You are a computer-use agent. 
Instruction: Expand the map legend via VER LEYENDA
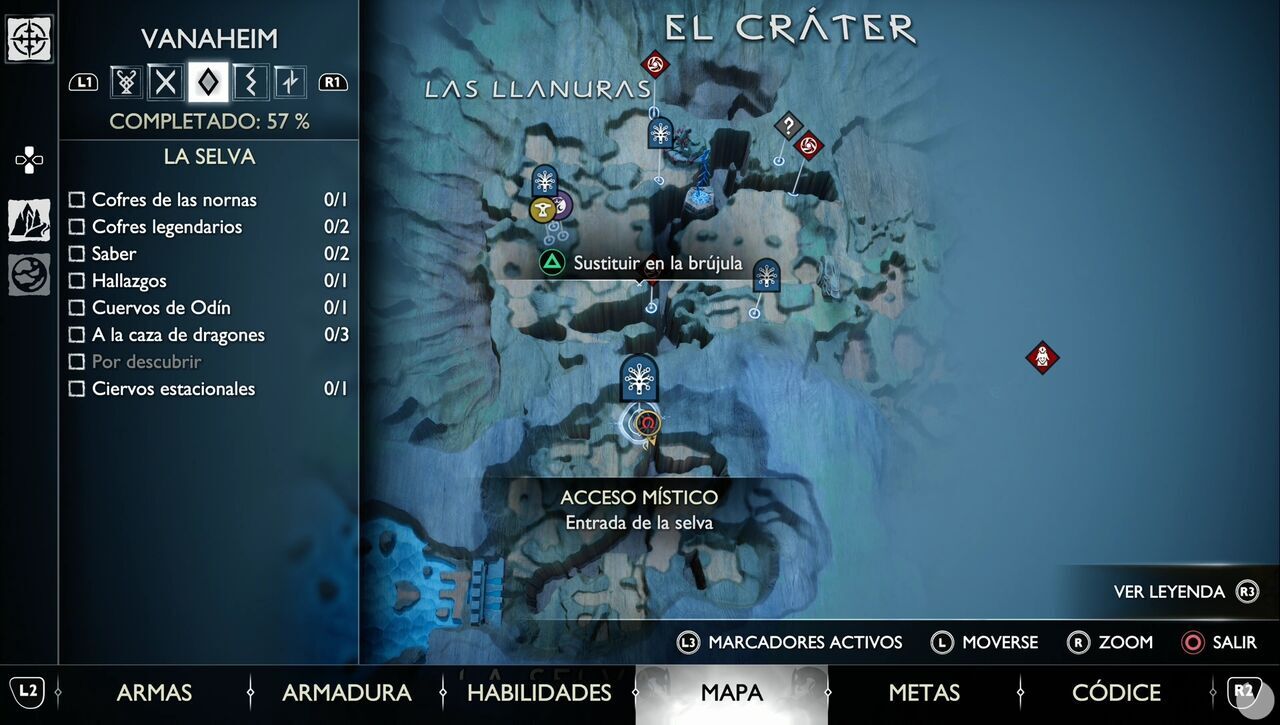1172,591
